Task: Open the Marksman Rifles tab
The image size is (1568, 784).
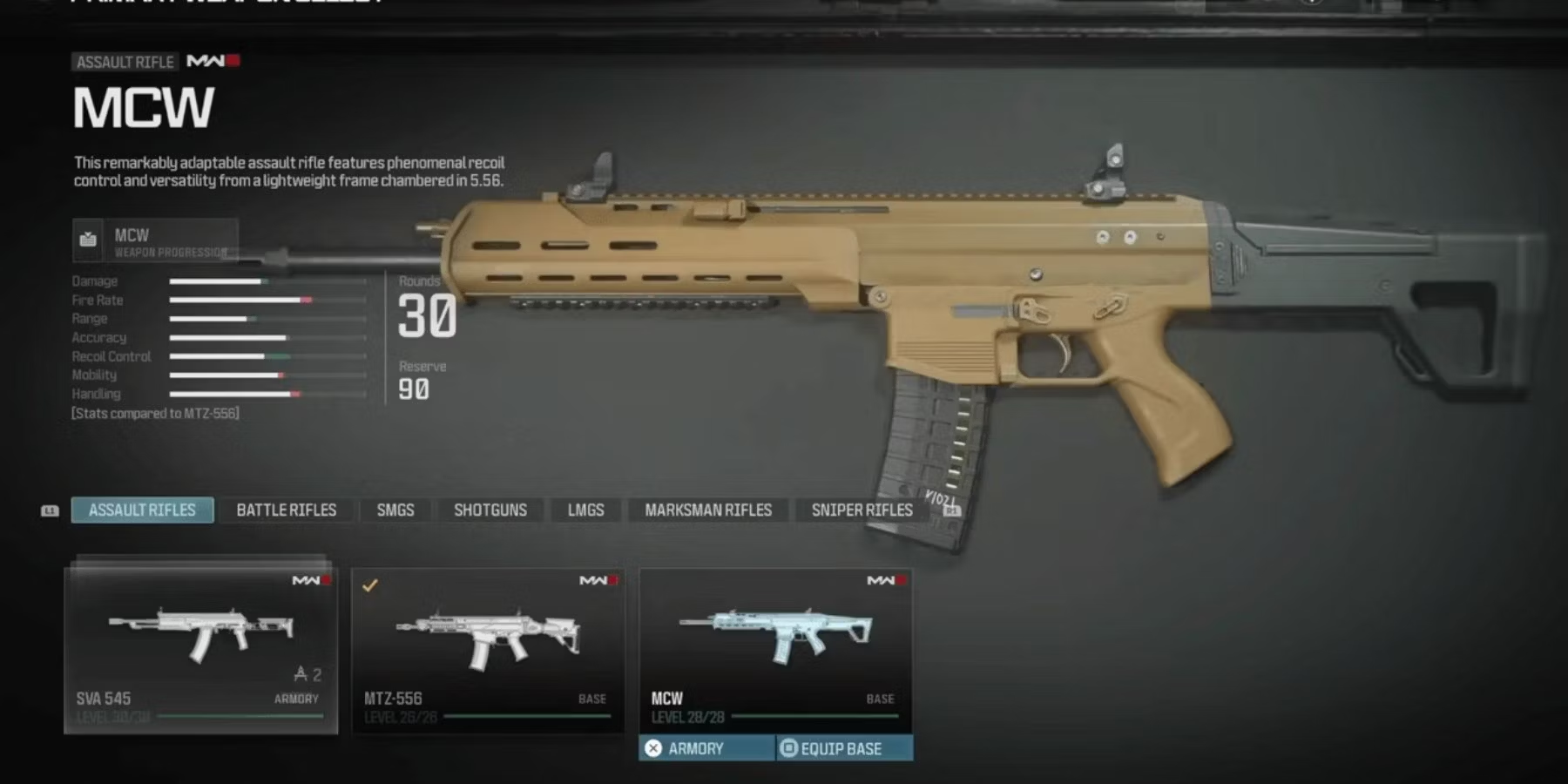Action: [x=707, y=510]
